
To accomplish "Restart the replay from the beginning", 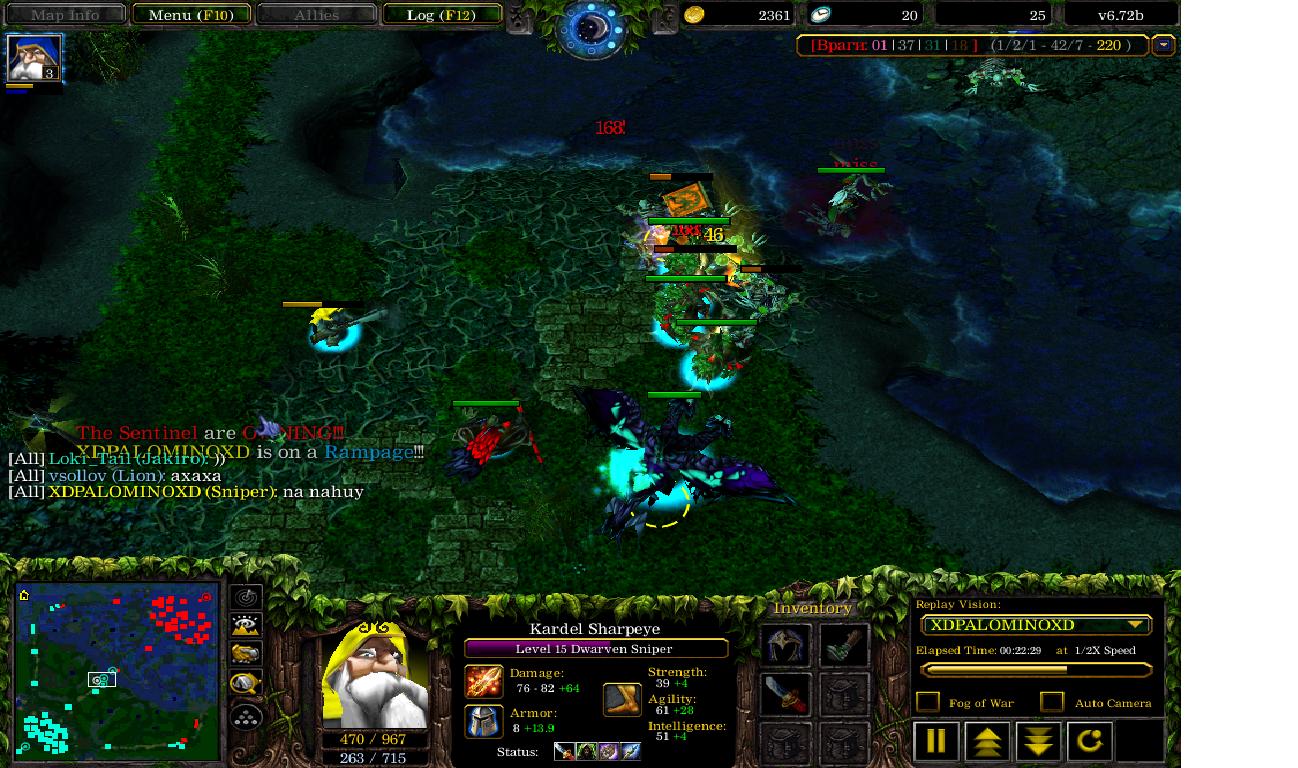I will (1089, 742).
